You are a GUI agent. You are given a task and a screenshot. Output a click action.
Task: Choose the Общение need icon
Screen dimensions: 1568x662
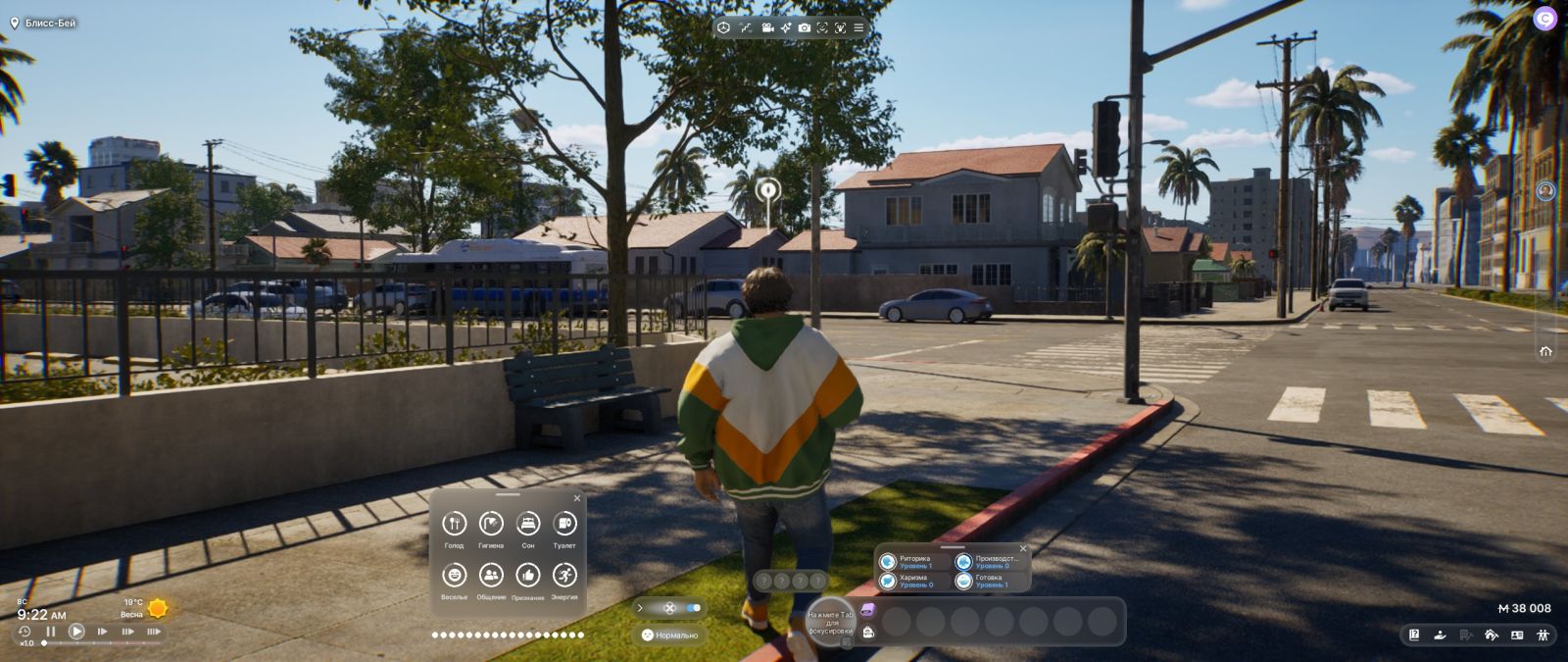point(491,575)
